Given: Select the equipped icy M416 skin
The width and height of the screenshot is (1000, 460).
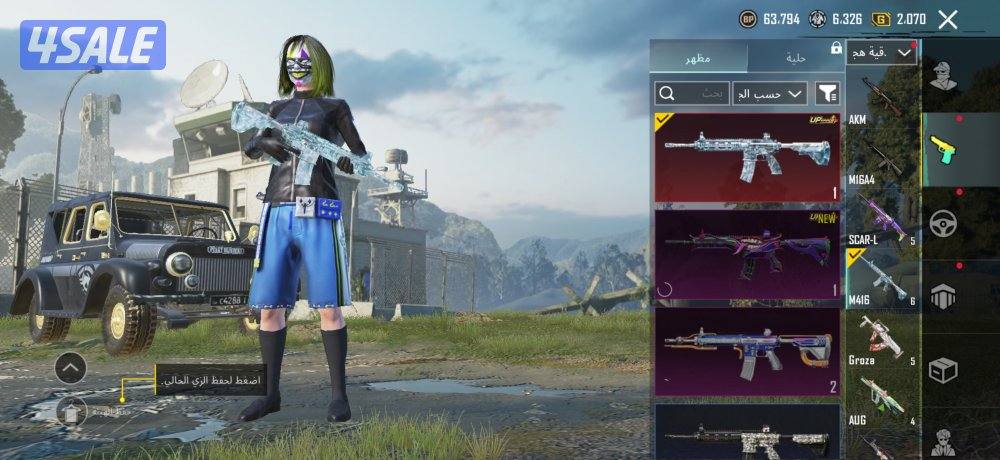Looking at the screenshot, I should point(746,158).
